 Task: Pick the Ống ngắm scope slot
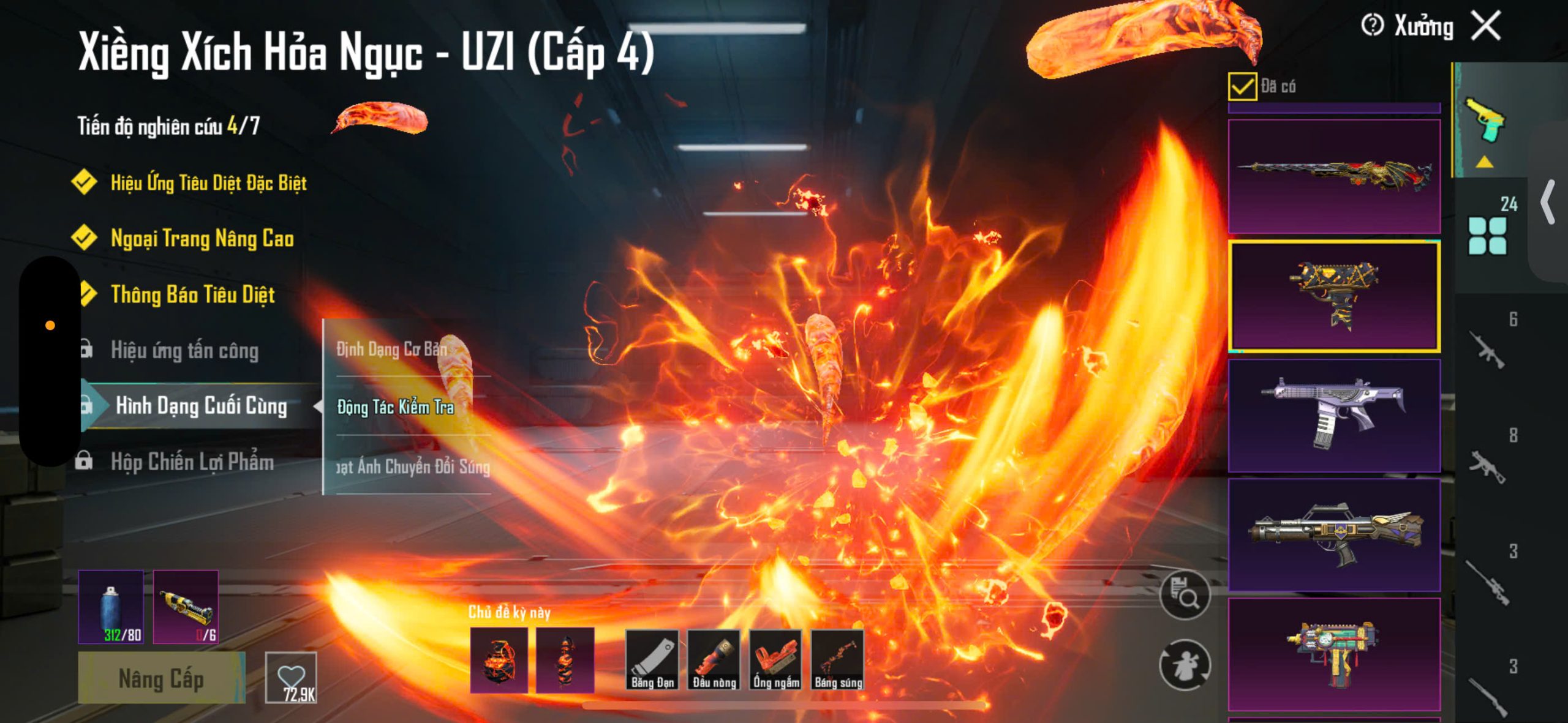pos(775,660)
